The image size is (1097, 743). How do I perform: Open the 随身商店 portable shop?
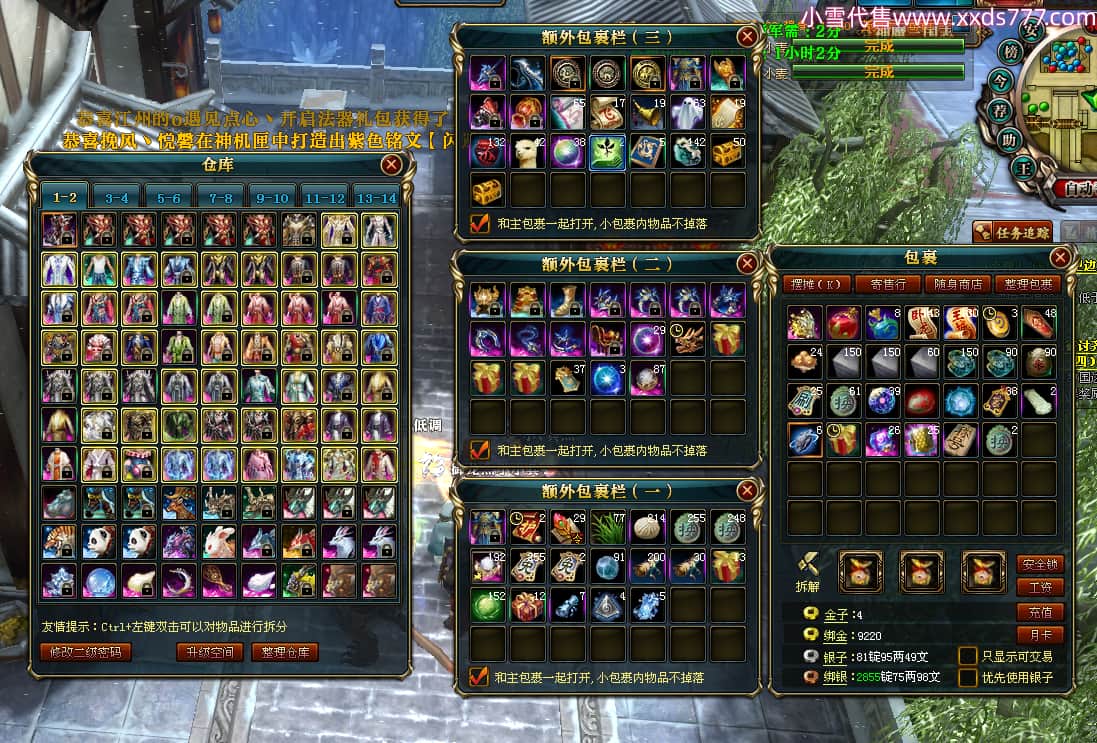[958, 284]
